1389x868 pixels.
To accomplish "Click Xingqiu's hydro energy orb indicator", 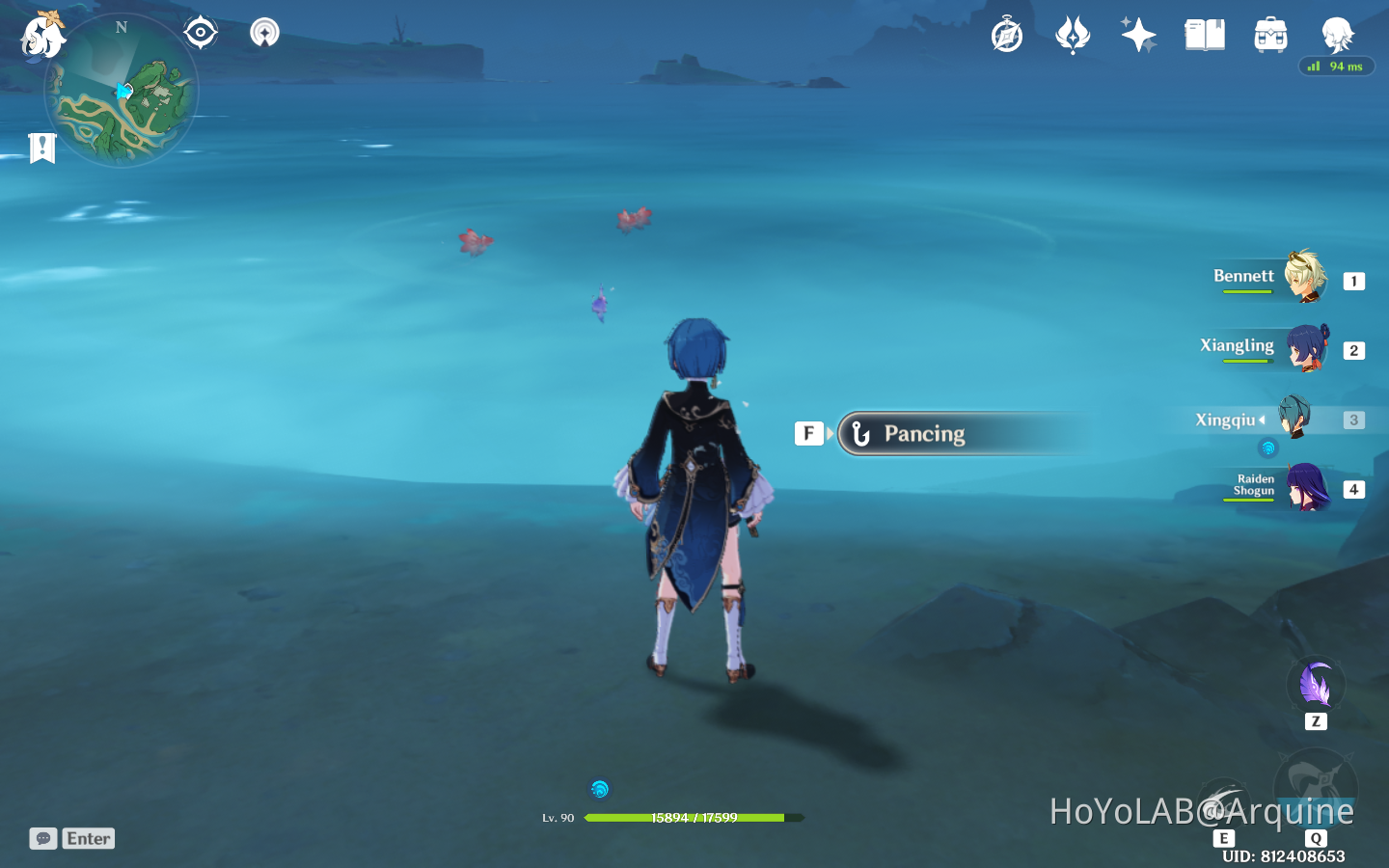I will pyautogui.click(x=1268, y=448).
